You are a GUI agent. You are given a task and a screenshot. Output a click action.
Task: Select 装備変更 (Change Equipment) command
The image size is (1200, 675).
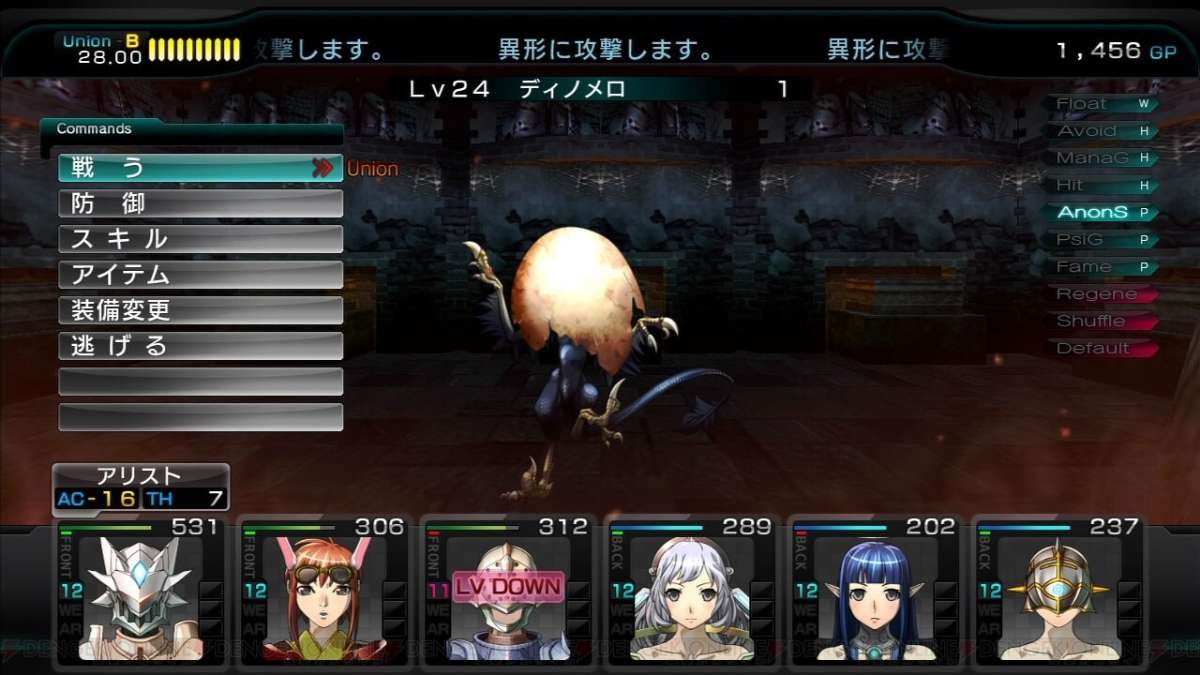coord(200,310)
